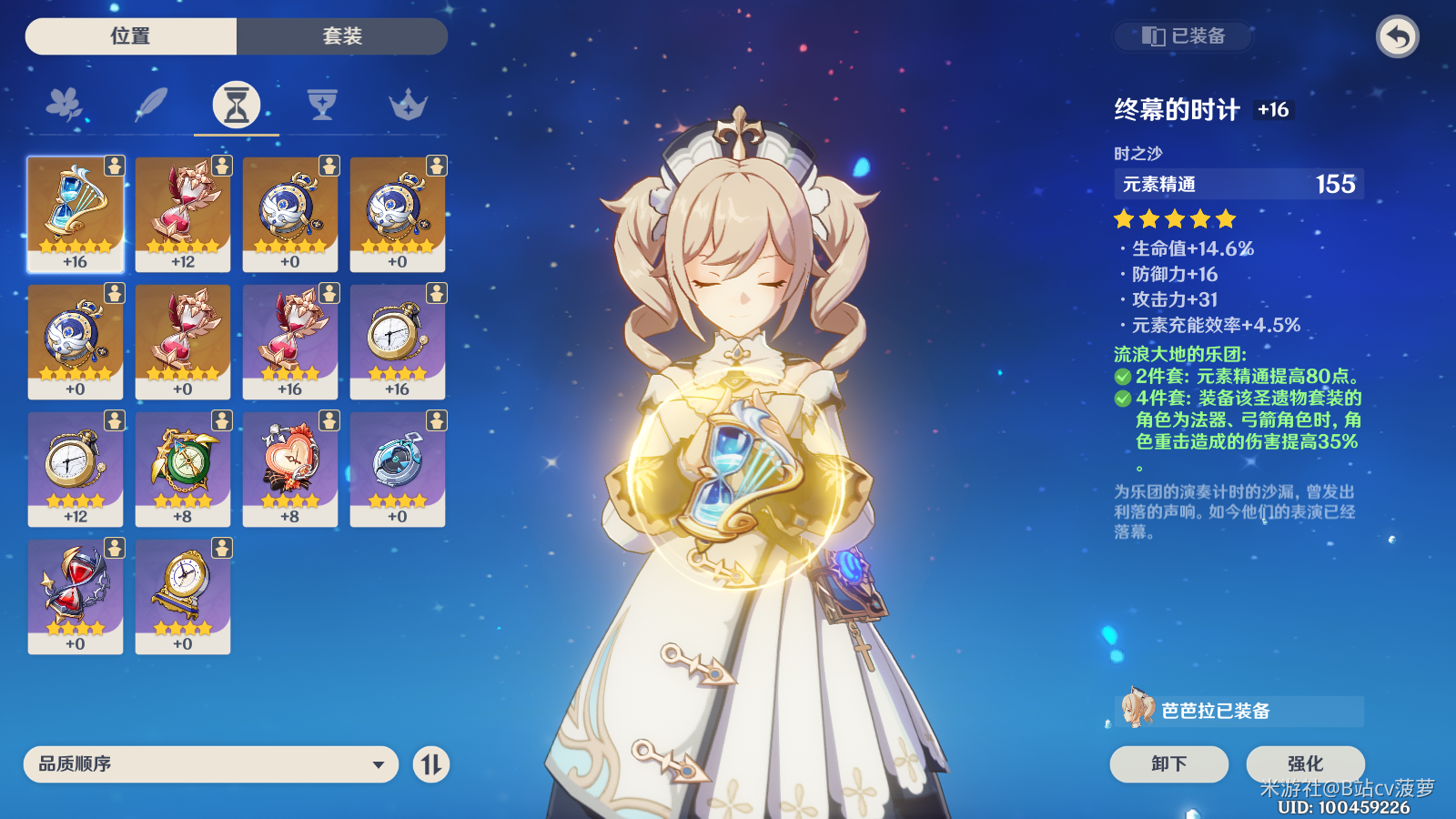Select the flower artifact category icon
Viewport: 1456px width, 819px height.
coord(64,106)
